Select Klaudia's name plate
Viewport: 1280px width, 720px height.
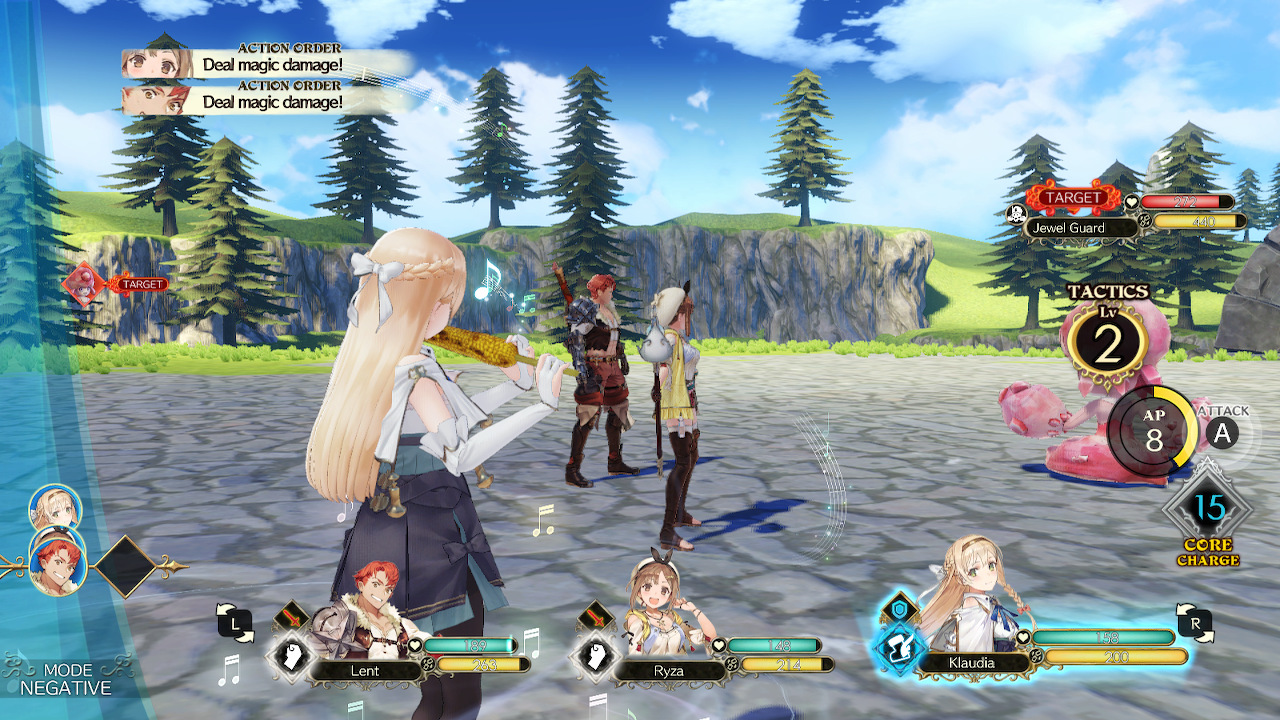point(972,662)
